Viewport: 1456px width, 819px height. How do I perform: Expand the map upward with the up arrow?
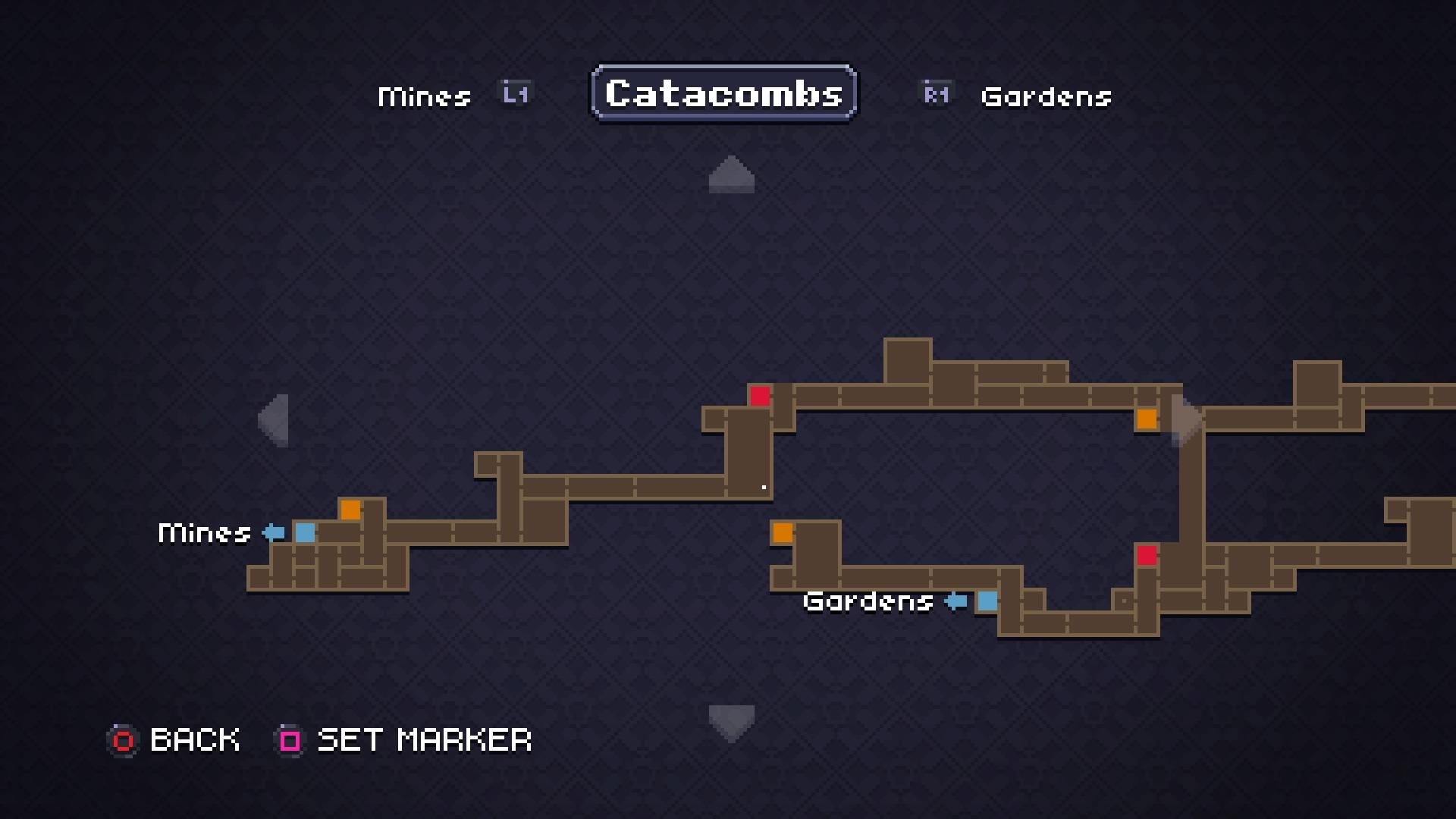[730, 175]
